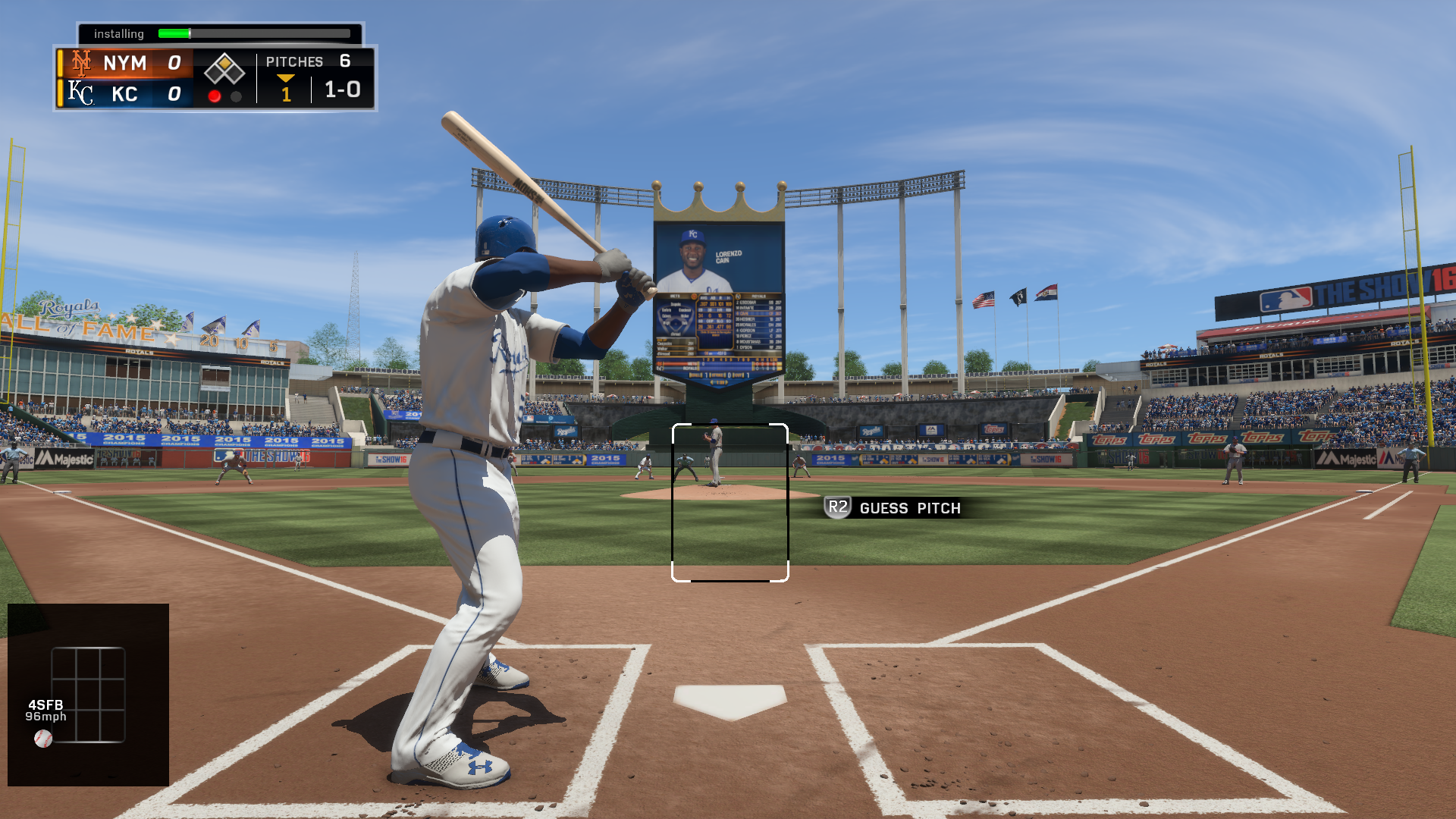Viewport: 1456px width, 819px height.
Task: Click the strike zone box behind the pitcher
Action: 730,502
